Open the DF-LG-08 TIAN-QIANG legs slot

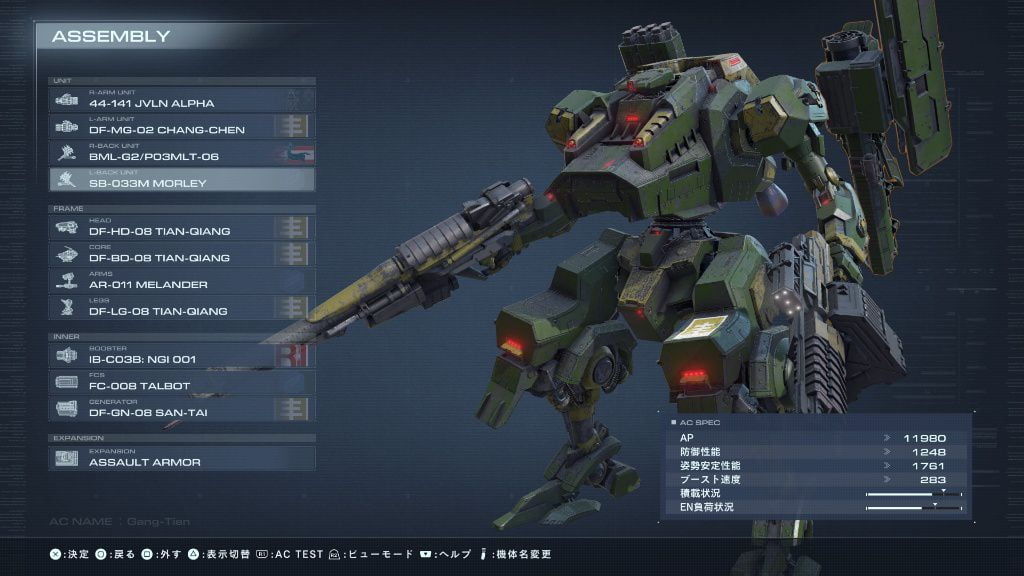[x=182, y=308]
